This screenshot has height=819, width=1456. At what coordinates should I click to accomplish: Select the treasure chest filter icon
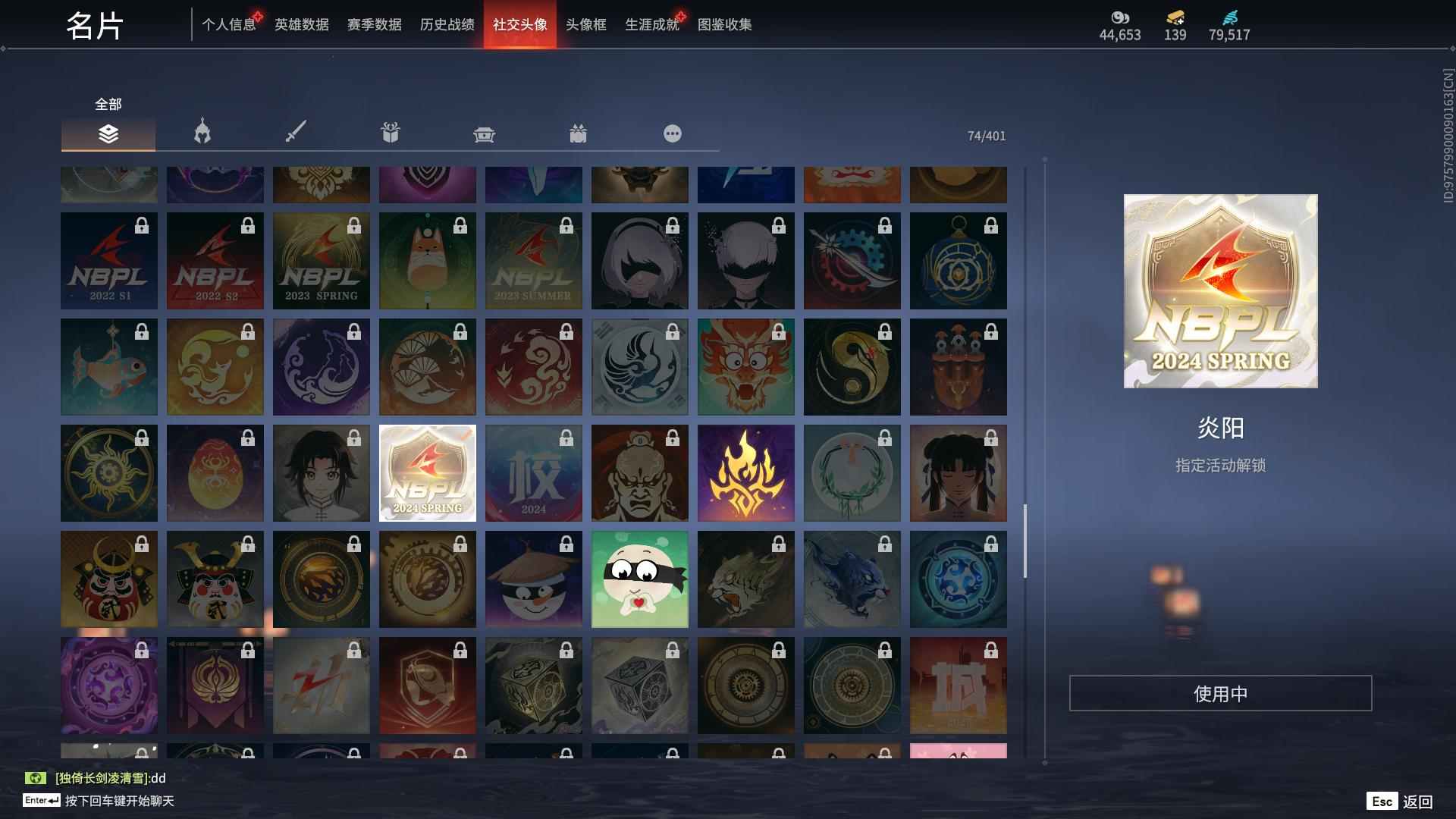pyautogui.click(x=485, y=133)
